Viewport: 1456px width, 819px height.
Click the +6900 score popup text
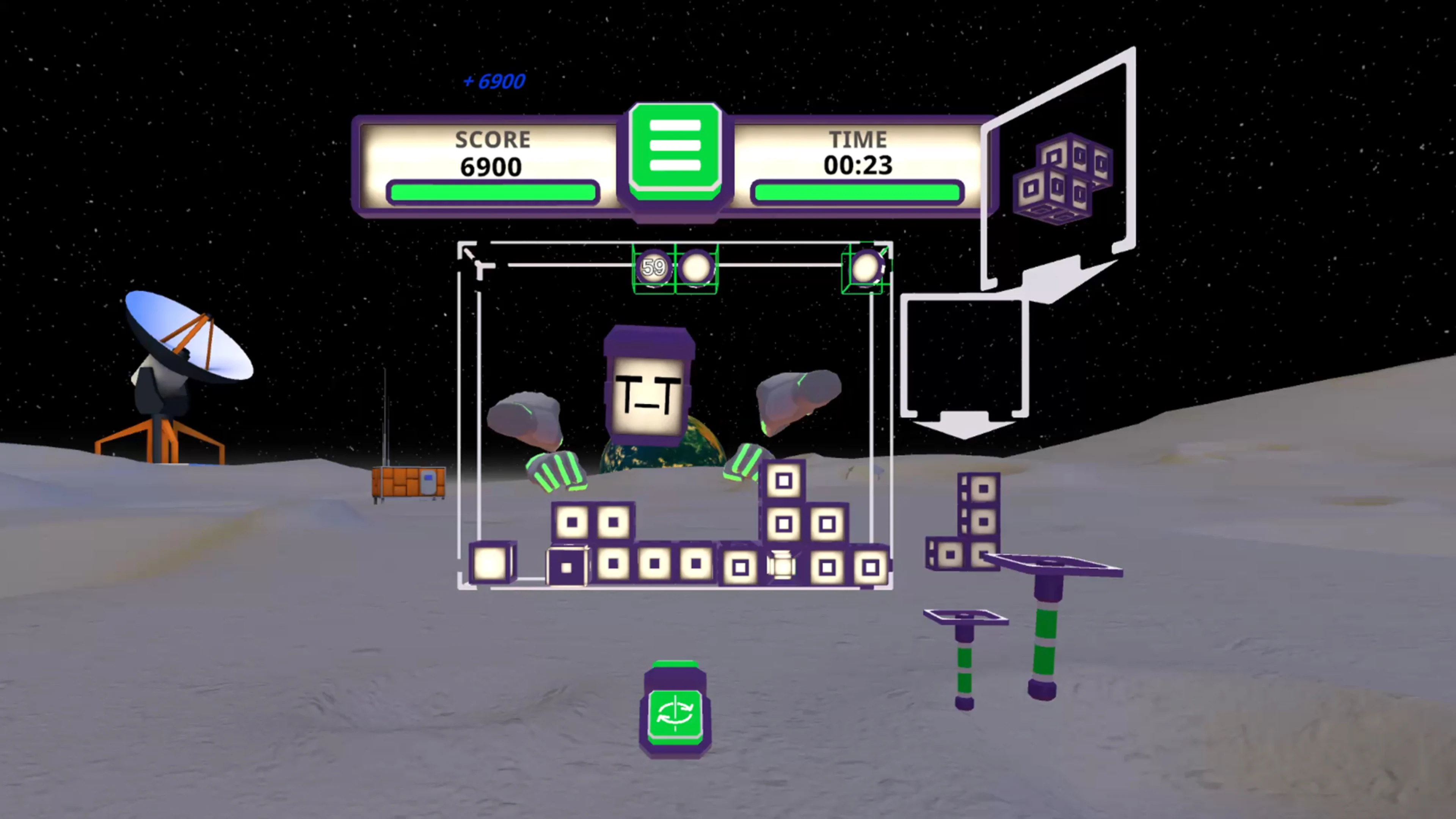pyautogui.click(x=494, y=82)
